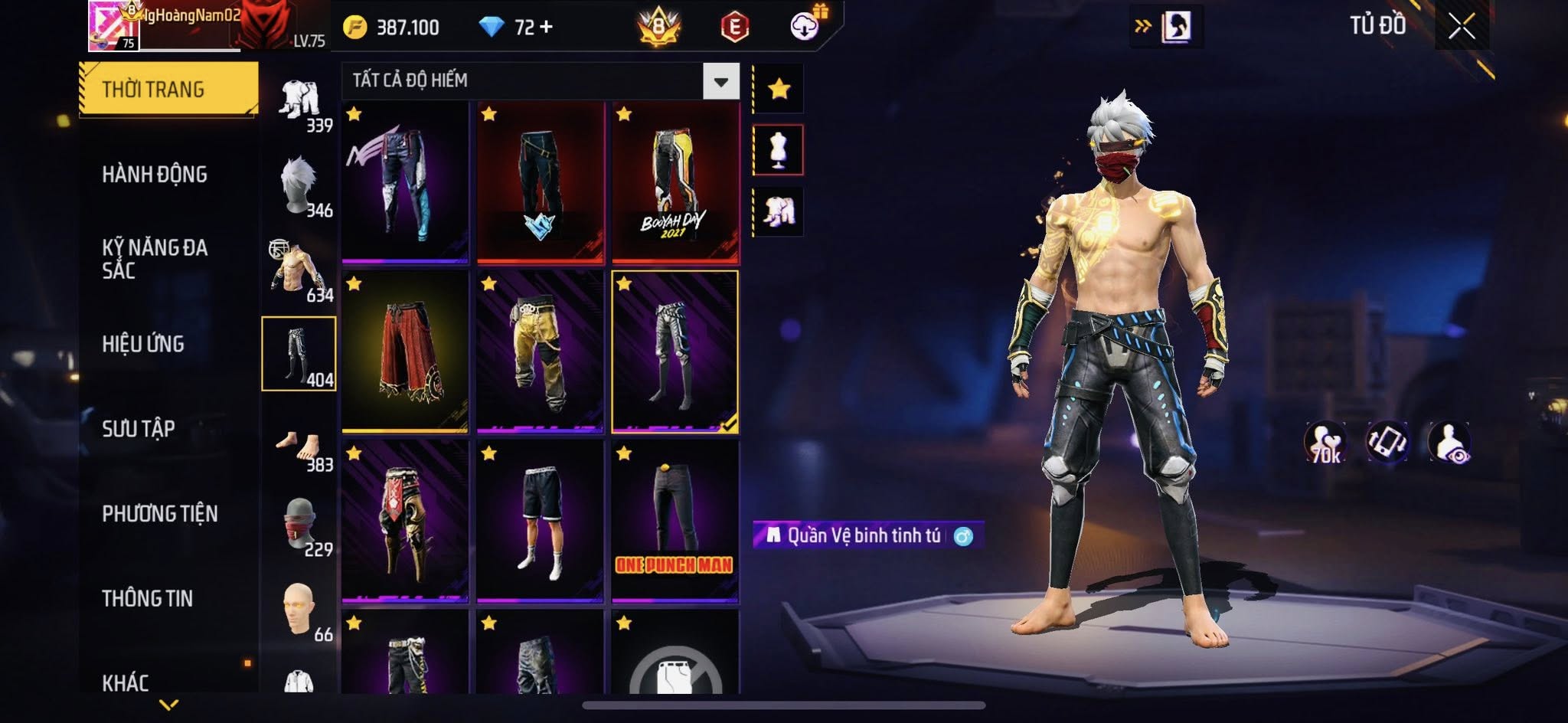Open the Sưu Tập section

click(x=139, y=429)
